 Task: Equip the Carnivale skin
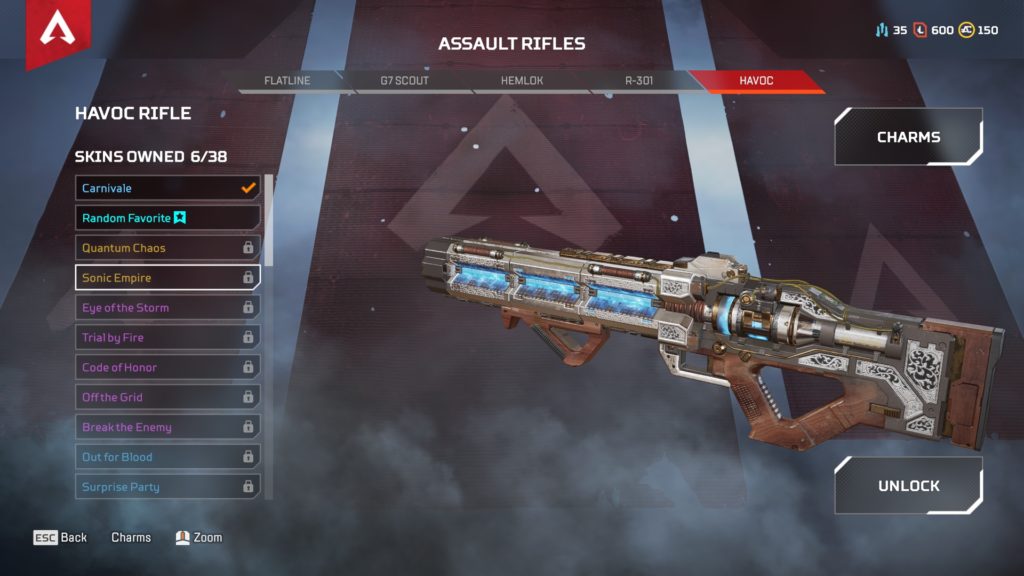167,188
